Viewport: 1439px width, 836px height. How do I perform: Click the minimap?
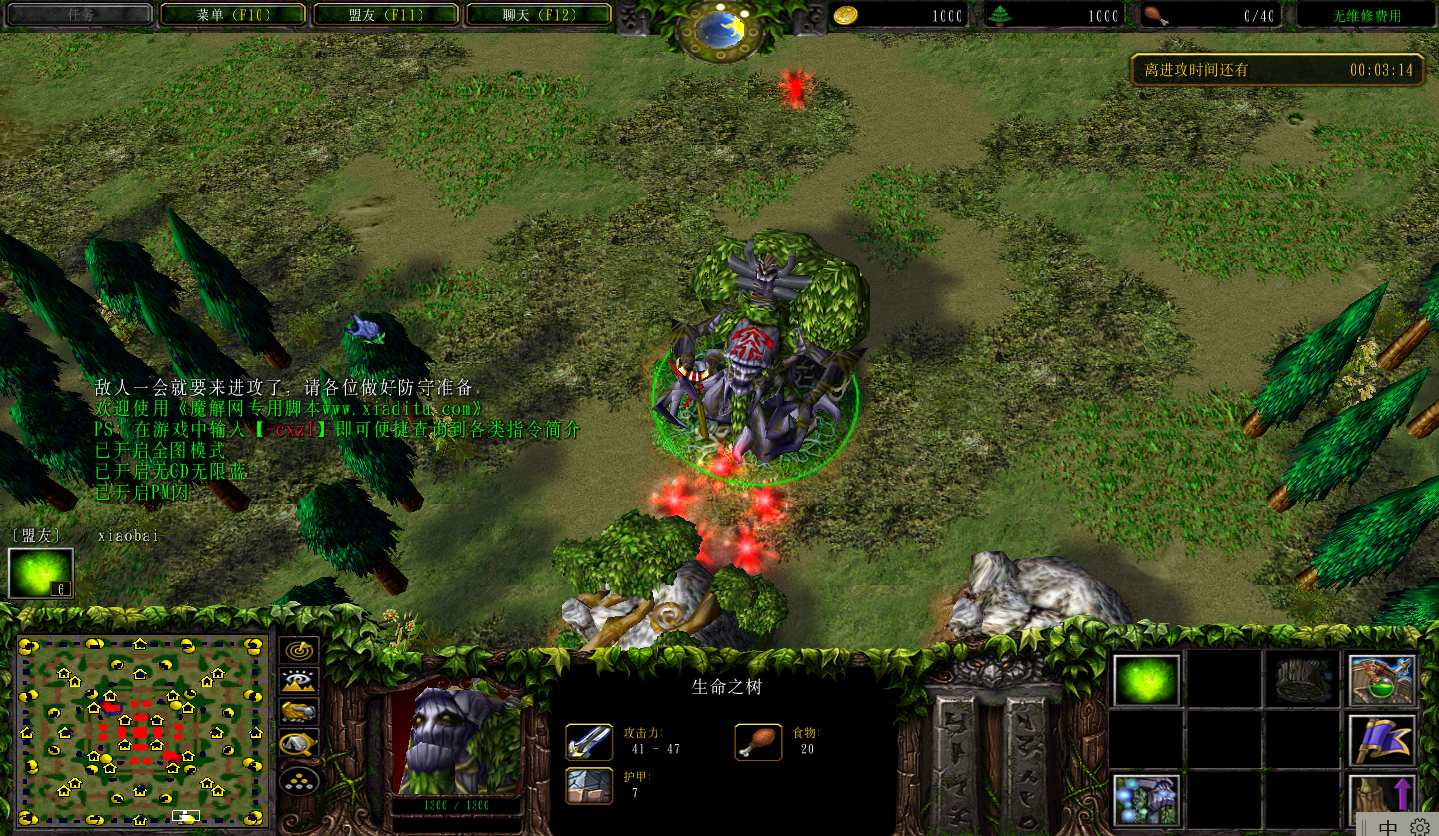[141, 730]
